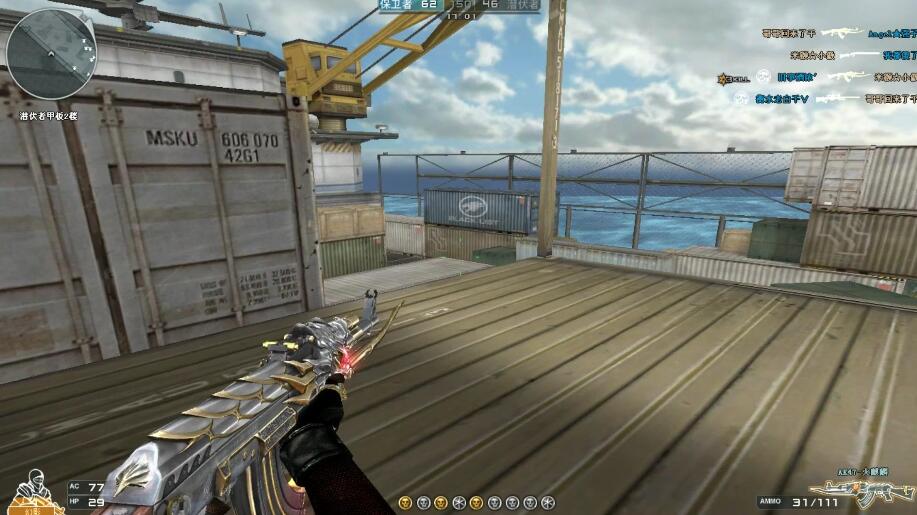This screenshot has height=515, width=917.
Task: Click the circular minimap radar
Action: pos(52,54)
